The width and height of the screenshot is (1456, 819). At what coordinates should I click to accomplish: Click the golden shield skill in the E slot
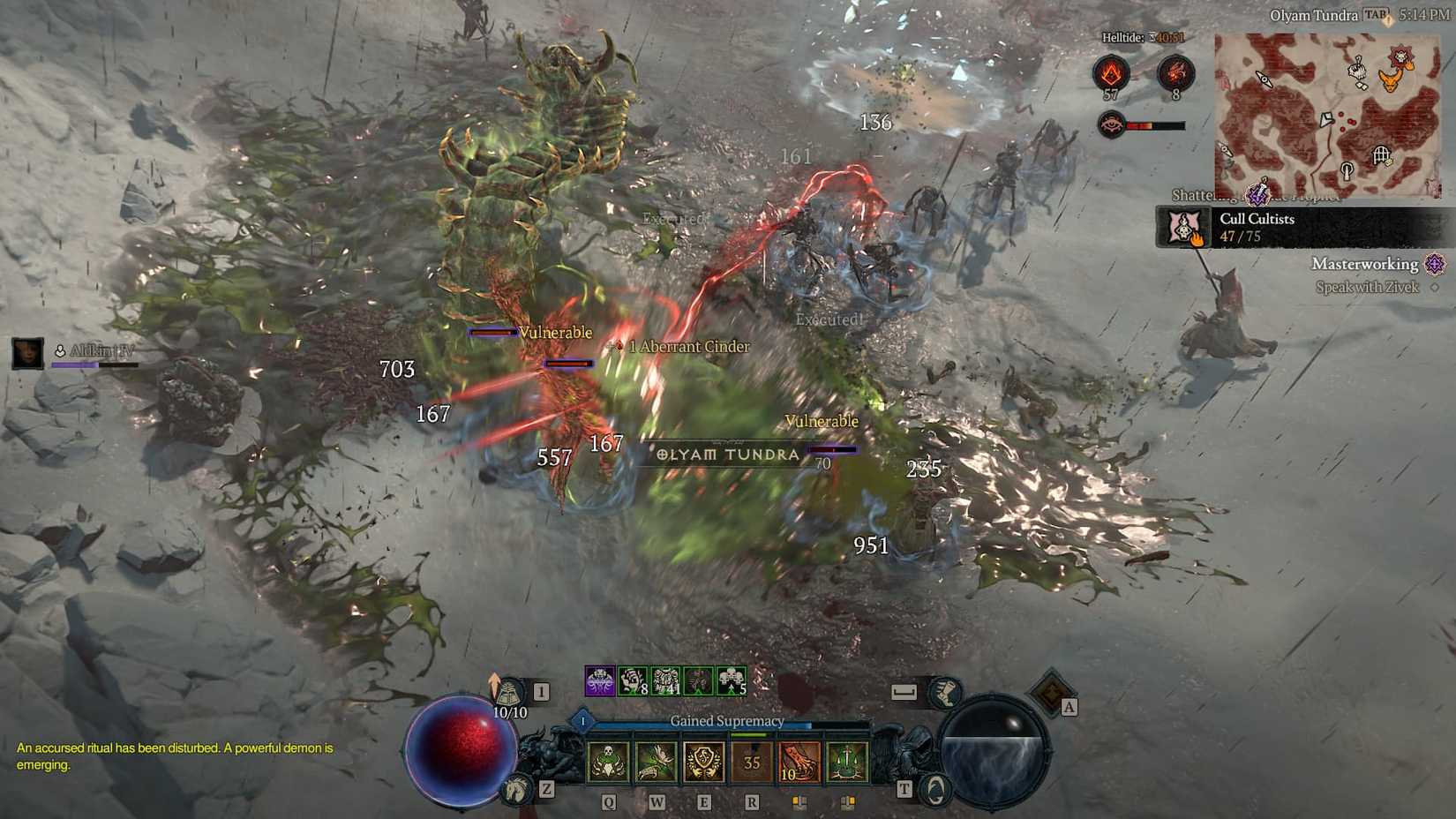(703, 760)
